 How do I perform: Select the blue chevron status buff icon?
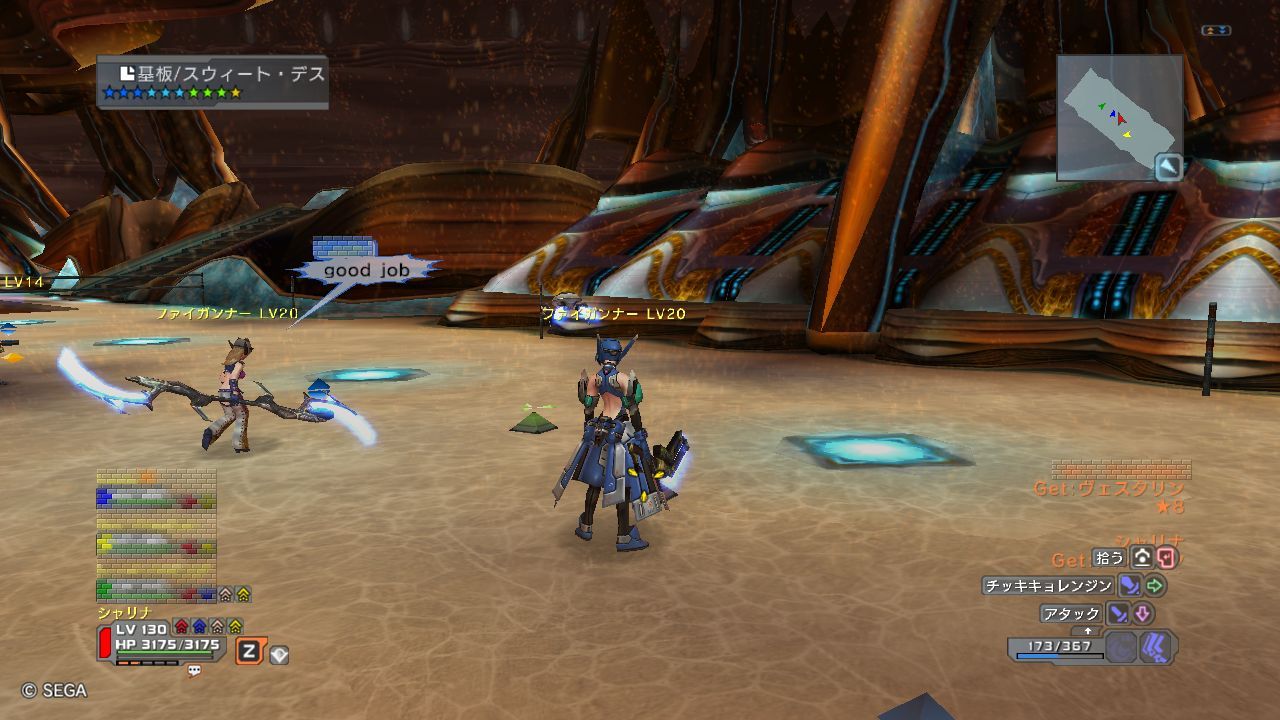point(199,627)
